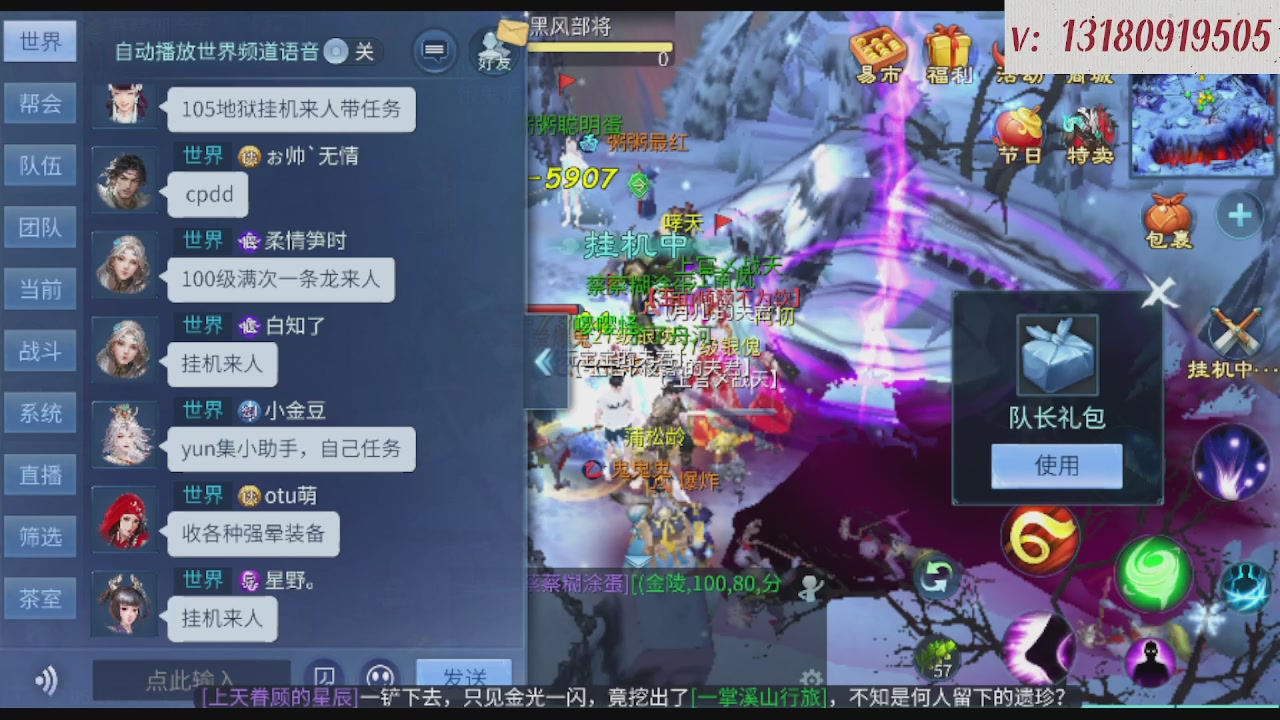Switch to the 系统 system channel tab

(40, 412)
